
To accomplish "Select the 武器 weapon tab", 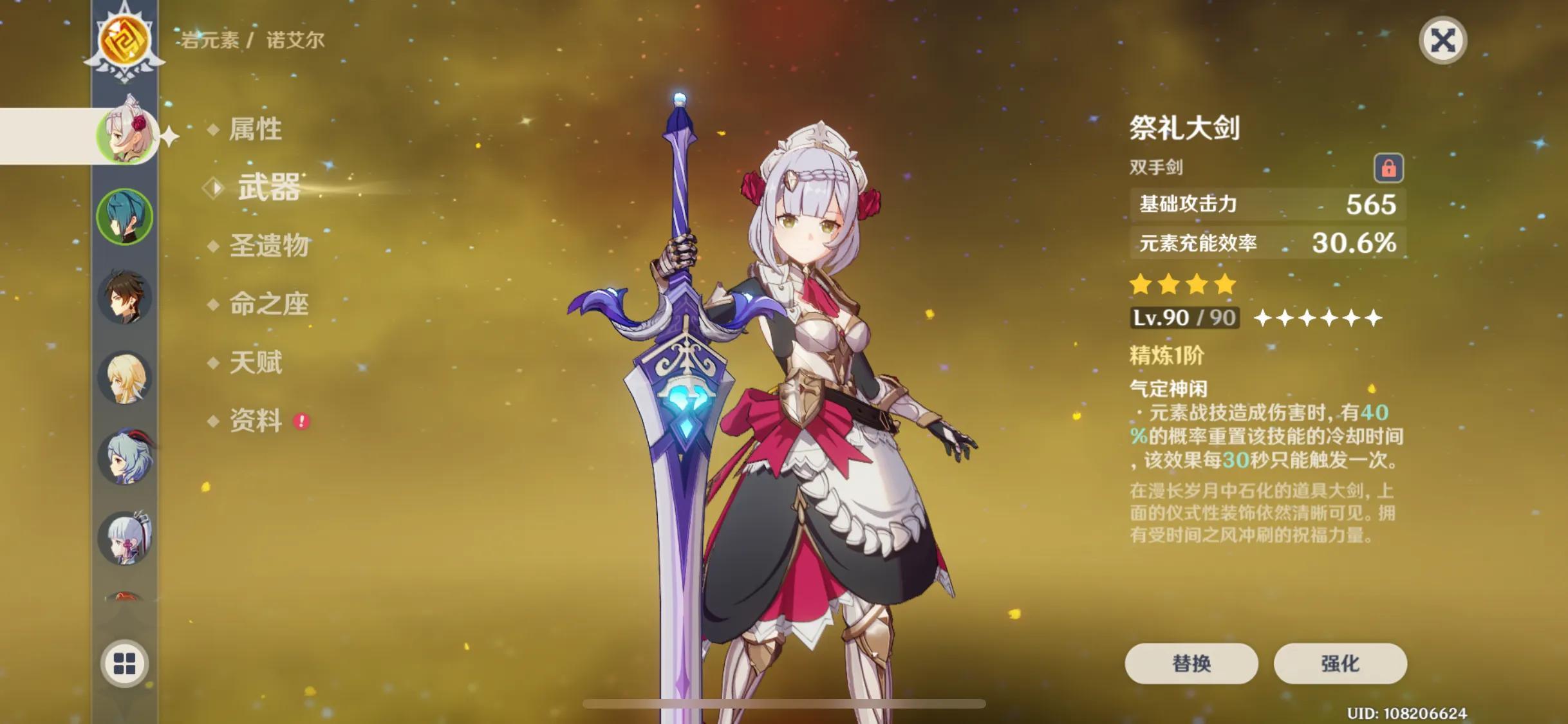I will [x=268, y=188].
